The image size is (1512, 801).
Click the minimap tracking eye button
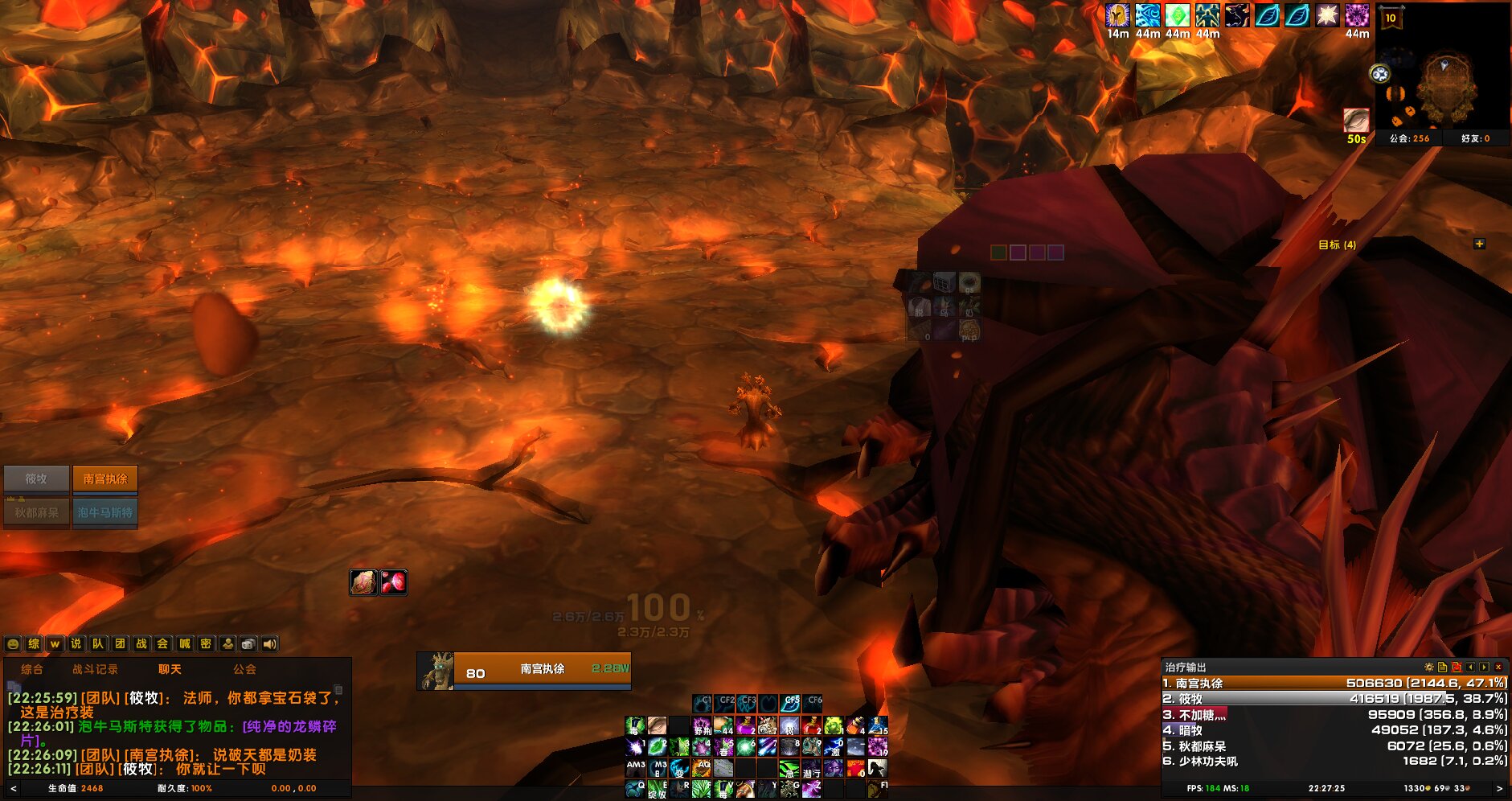coord(1379,73)
